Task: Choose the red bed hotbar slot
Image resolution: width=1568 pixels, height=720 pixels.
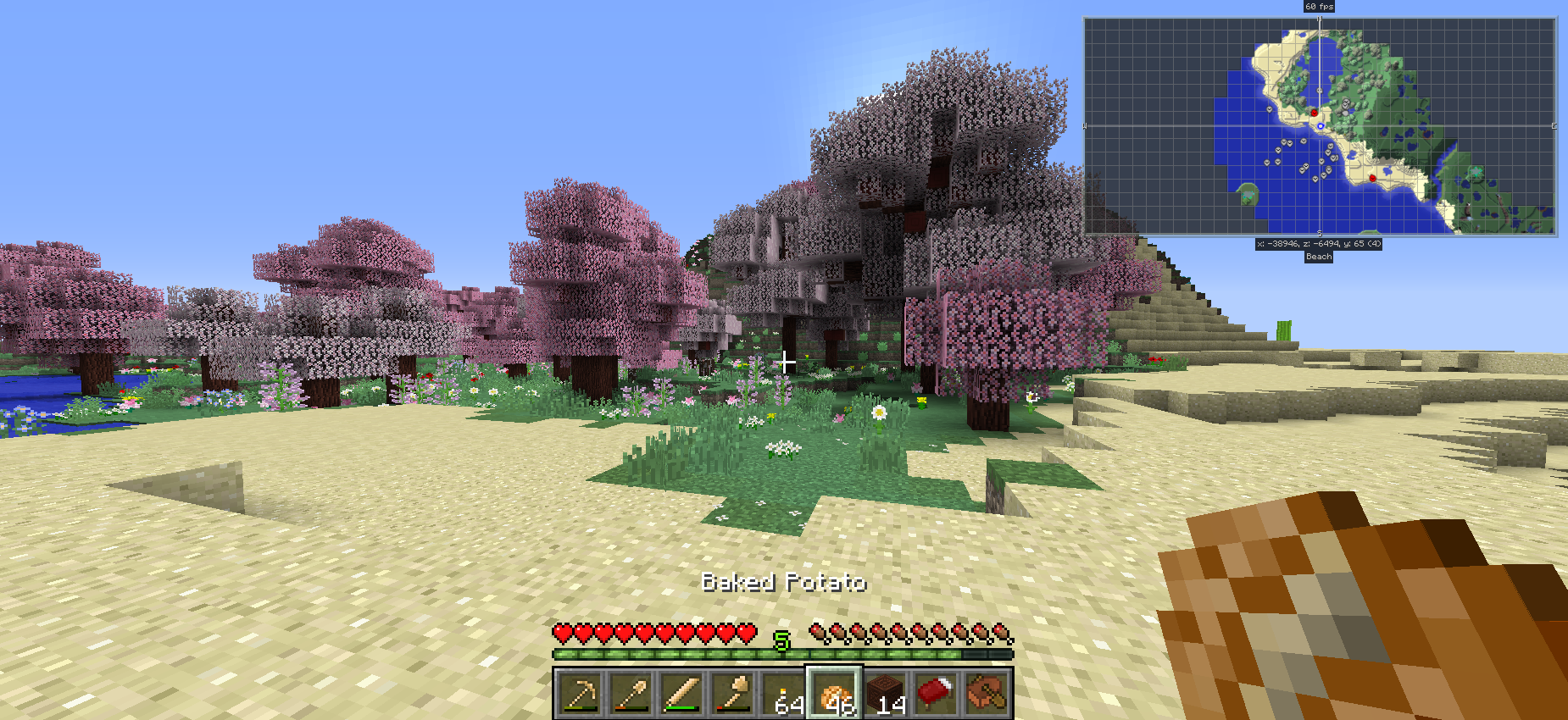Action: click(937, 694)
